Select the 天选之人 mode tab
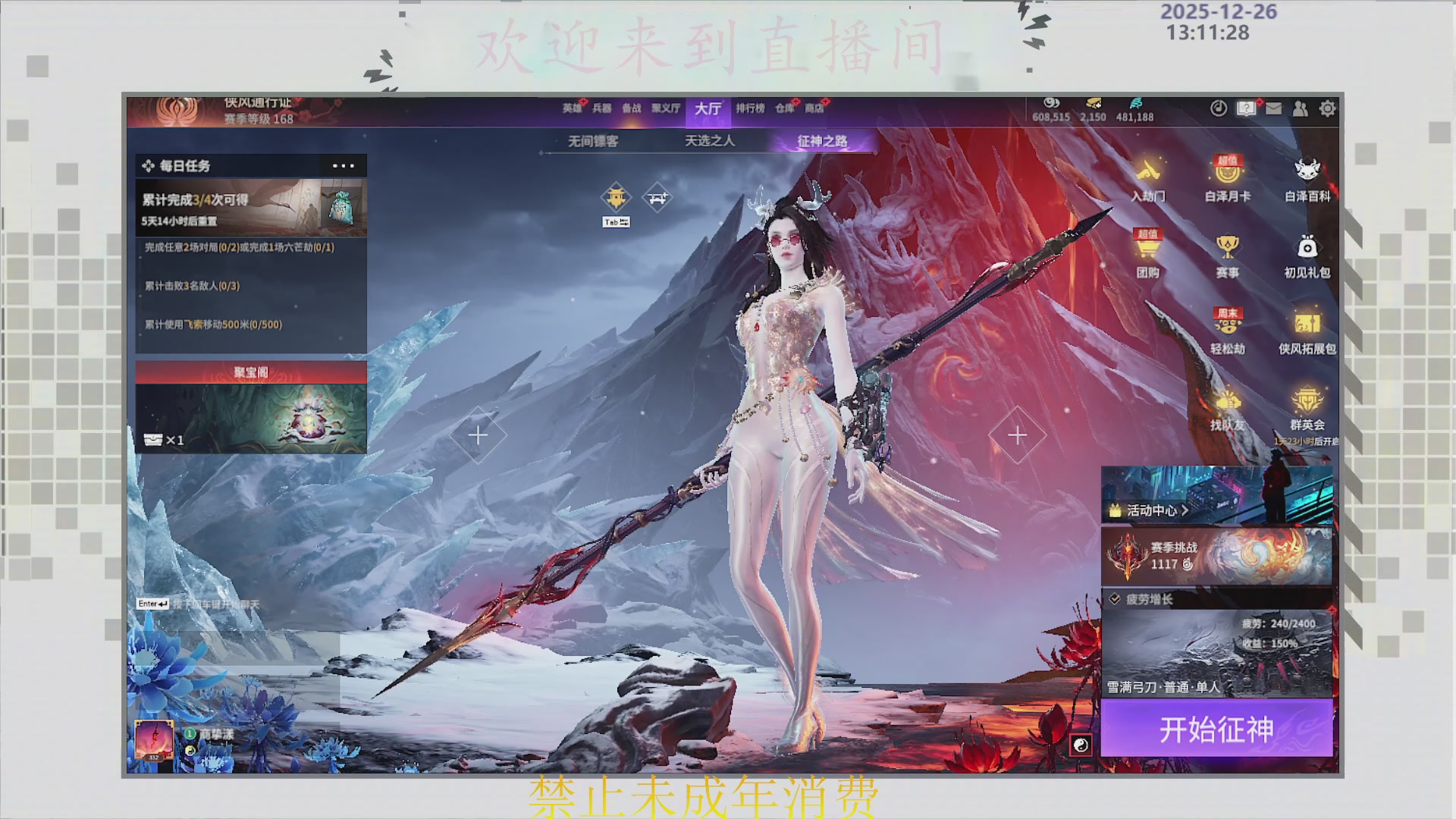Viewport: 1456px width, 819px height. point(710,141)
